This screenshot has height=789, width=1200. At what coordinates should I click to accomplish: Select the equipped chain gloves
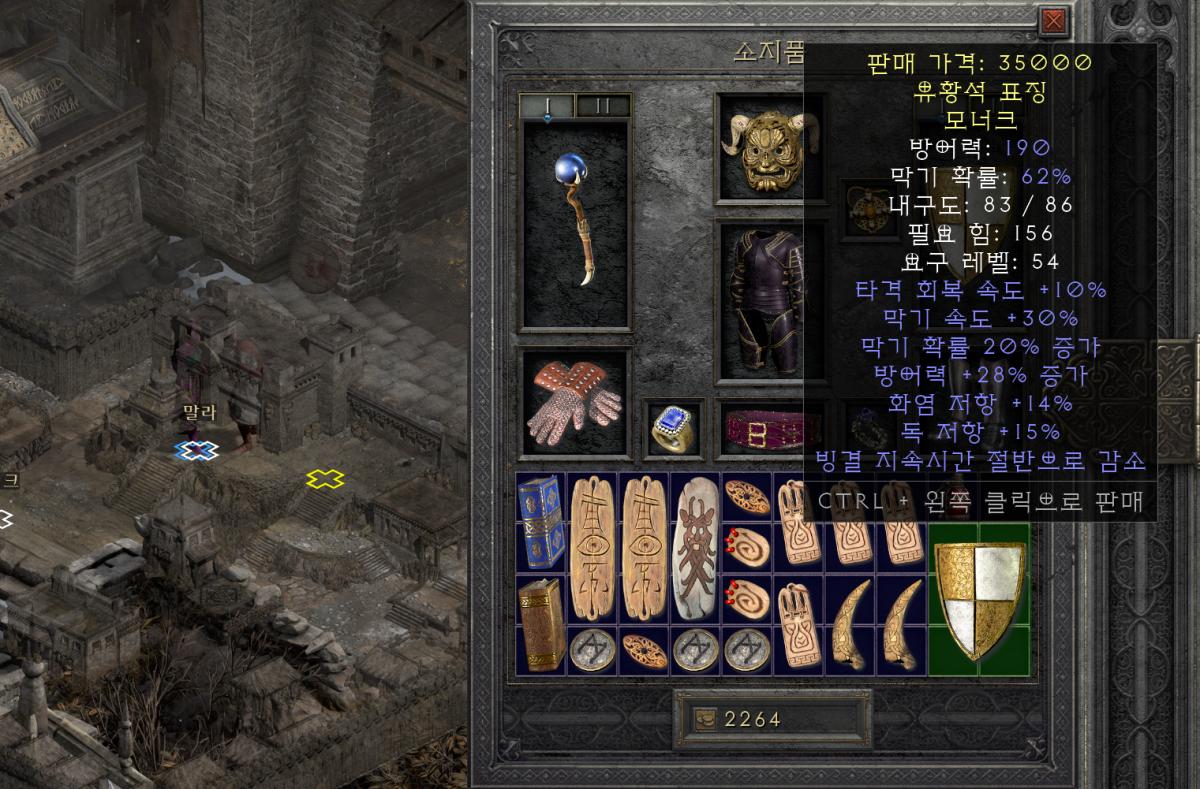(x=575, y=401)
